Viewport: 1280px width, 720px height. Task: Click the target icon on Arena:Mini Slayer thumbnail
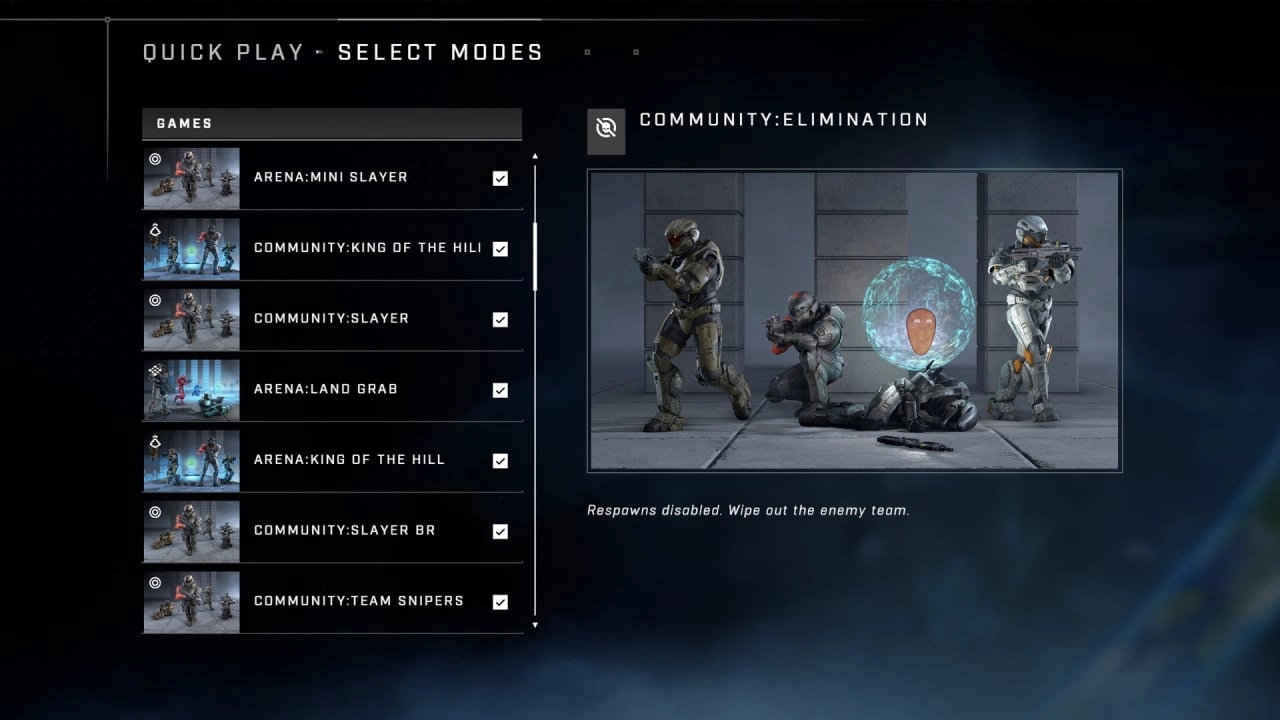tap(153, 160)
